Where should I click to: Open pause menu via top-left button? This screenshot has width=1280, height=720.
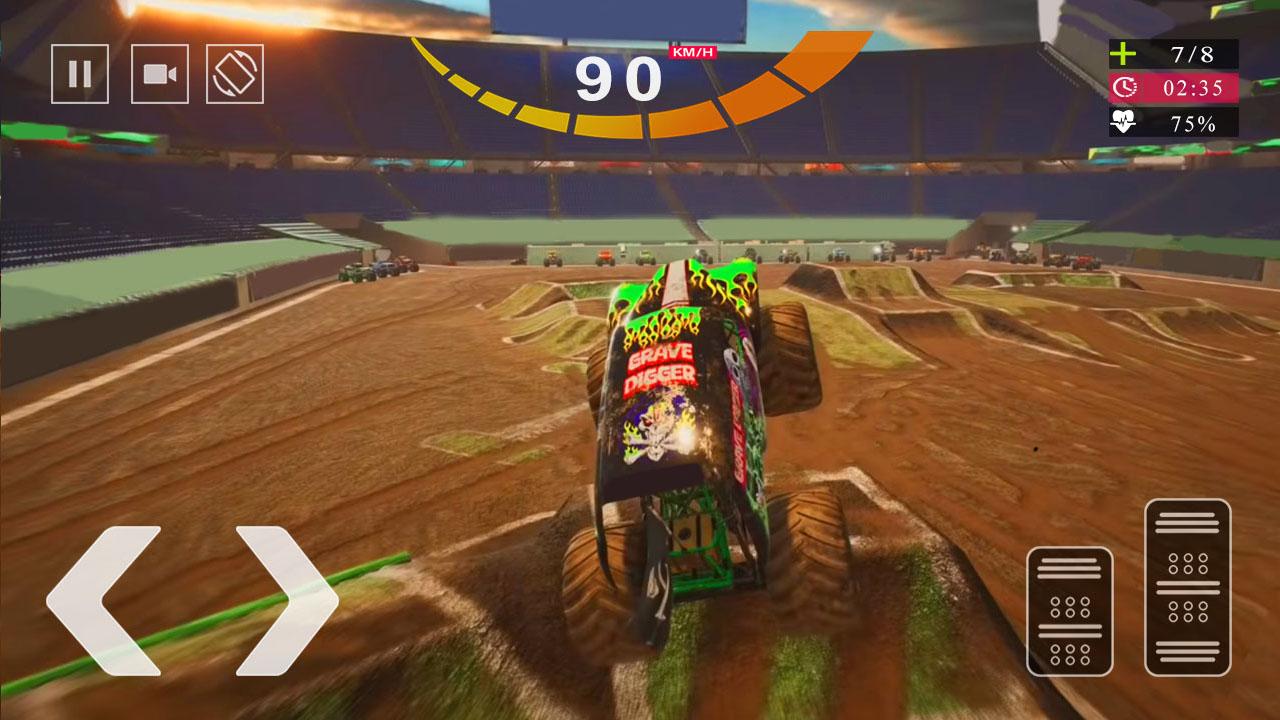(x=80, y=74)
